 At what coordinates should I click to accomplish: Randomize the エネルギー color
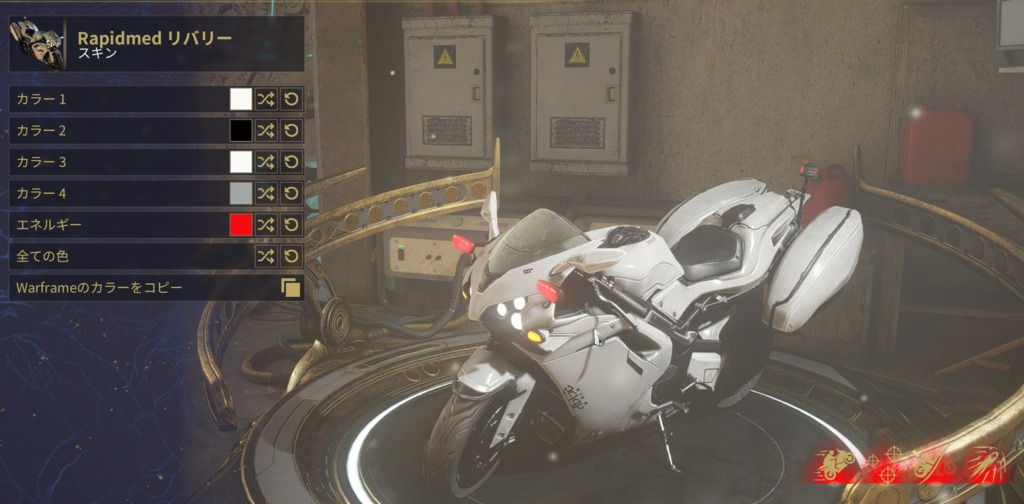pyautogui.click(x=266, y=225)
